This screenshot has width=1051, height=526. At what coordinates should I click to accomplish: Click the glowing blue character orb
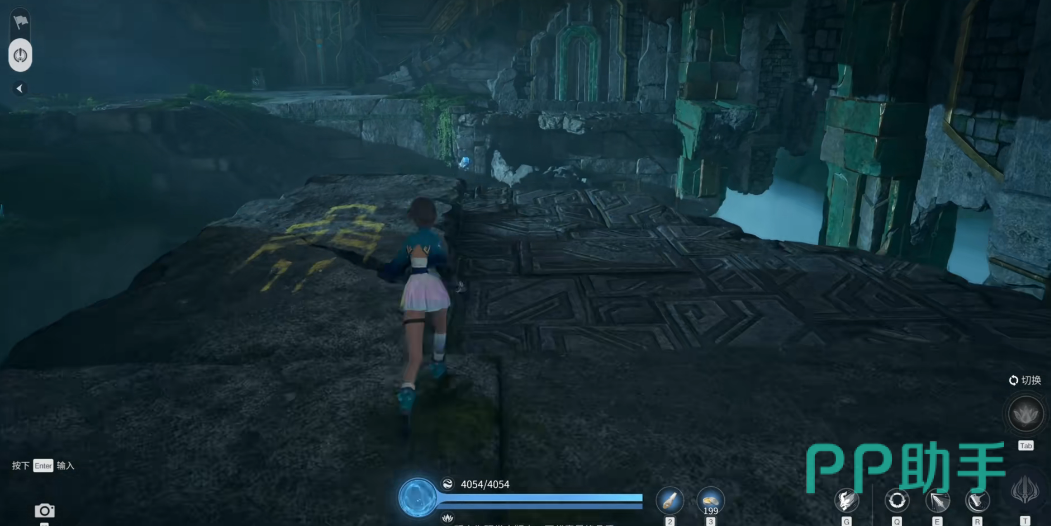(x=417, y=497)
